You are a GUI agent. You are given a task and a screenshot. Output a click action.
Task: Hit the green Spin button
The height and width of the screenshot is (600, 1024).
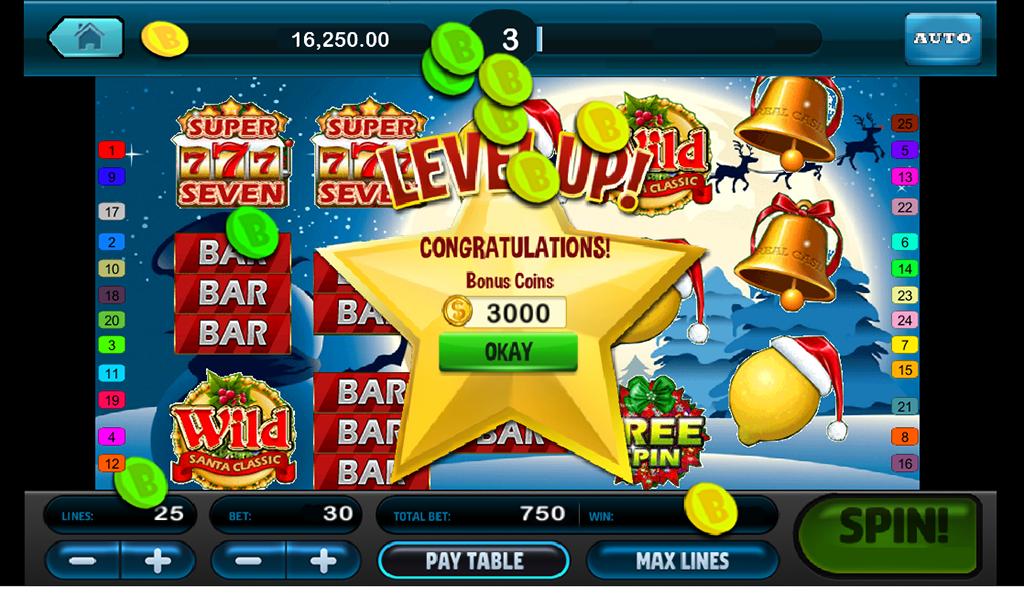893,528
